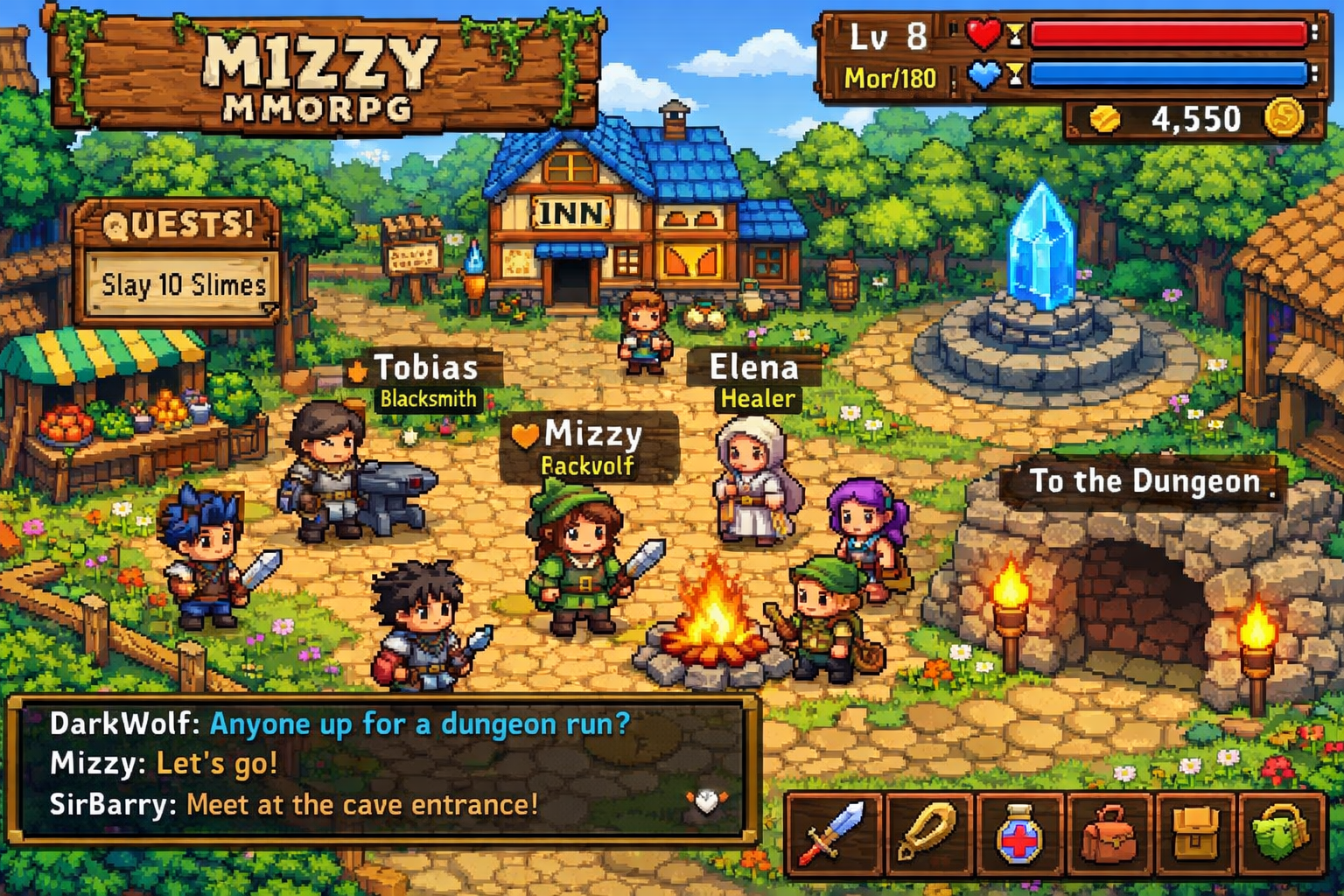Select the golden horn hotbar slot
The width and height of the screenshot is (1344, 896).
pyautogui.click(x=927, y=833)
